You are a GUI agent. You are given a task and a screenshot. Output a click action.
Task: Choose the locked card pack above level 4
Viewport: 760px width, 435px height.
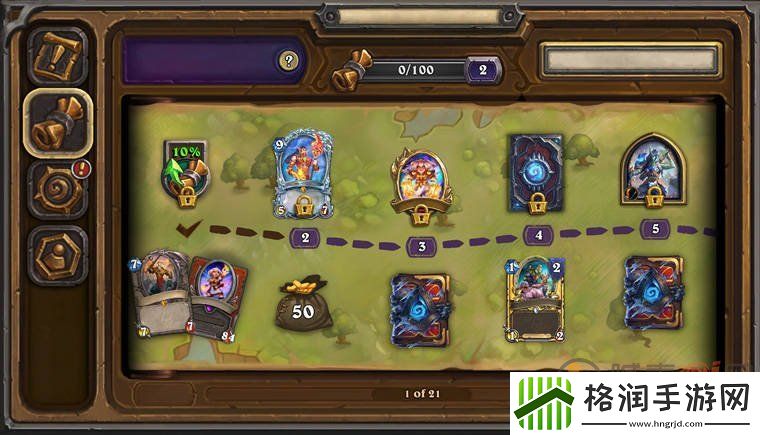[x=536, y=170]
